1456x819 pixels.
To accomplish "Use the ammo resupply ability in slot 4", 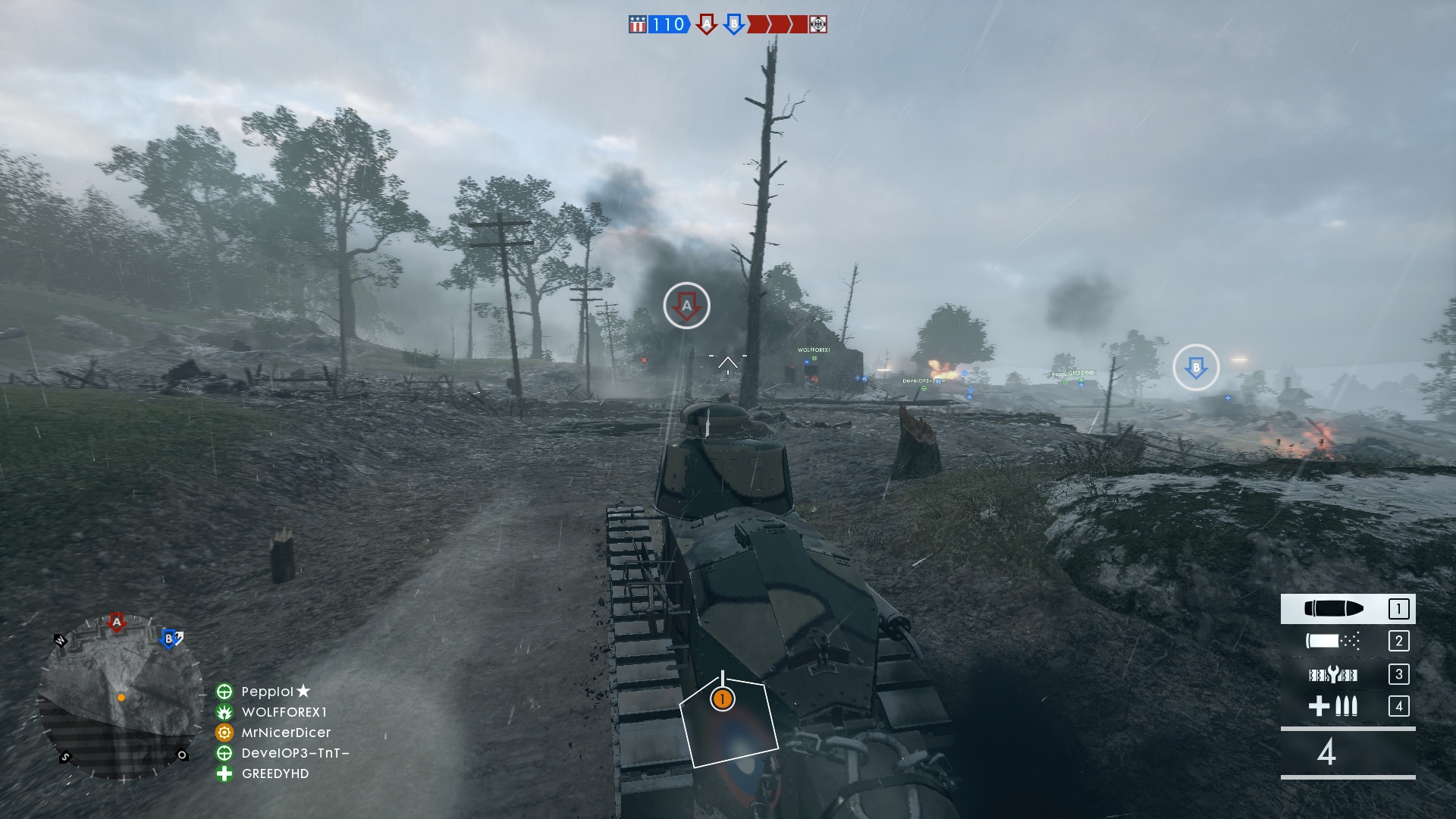I will click(1347, 706).
